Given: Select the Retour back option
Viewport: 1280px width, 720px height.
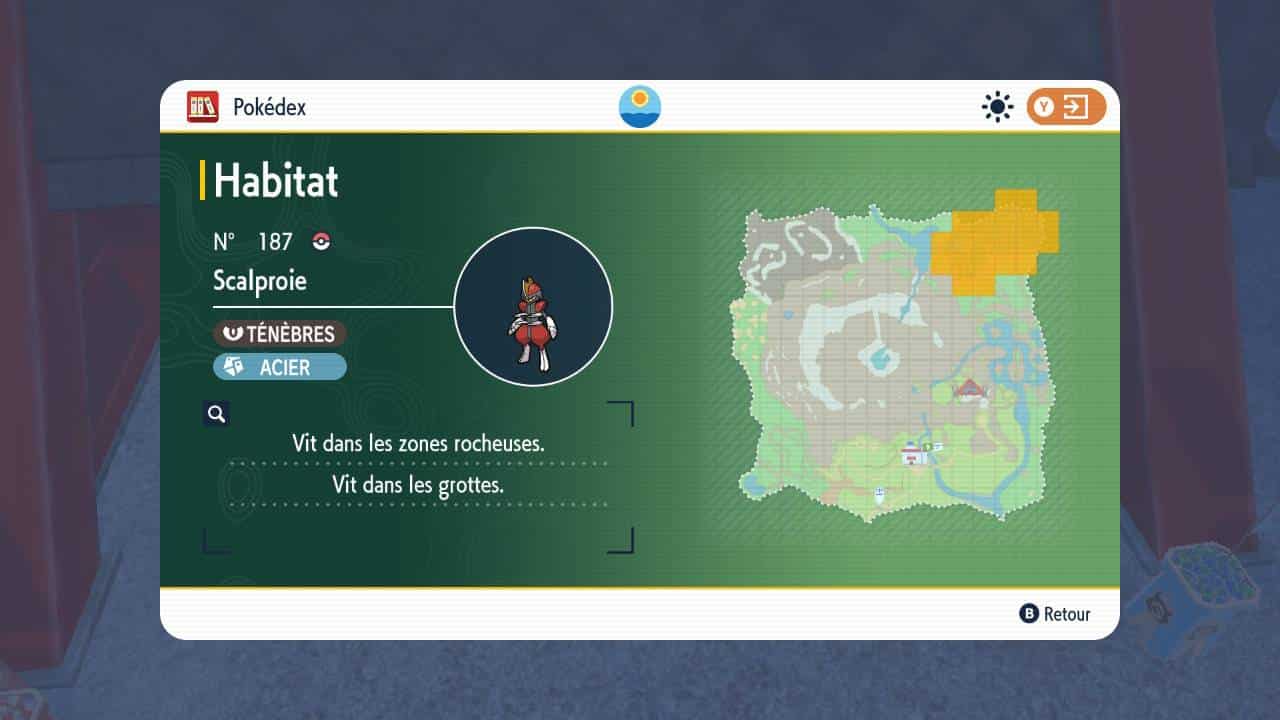Looking at the screenshot, I should pyautogui.click(x=1055, y=614).
